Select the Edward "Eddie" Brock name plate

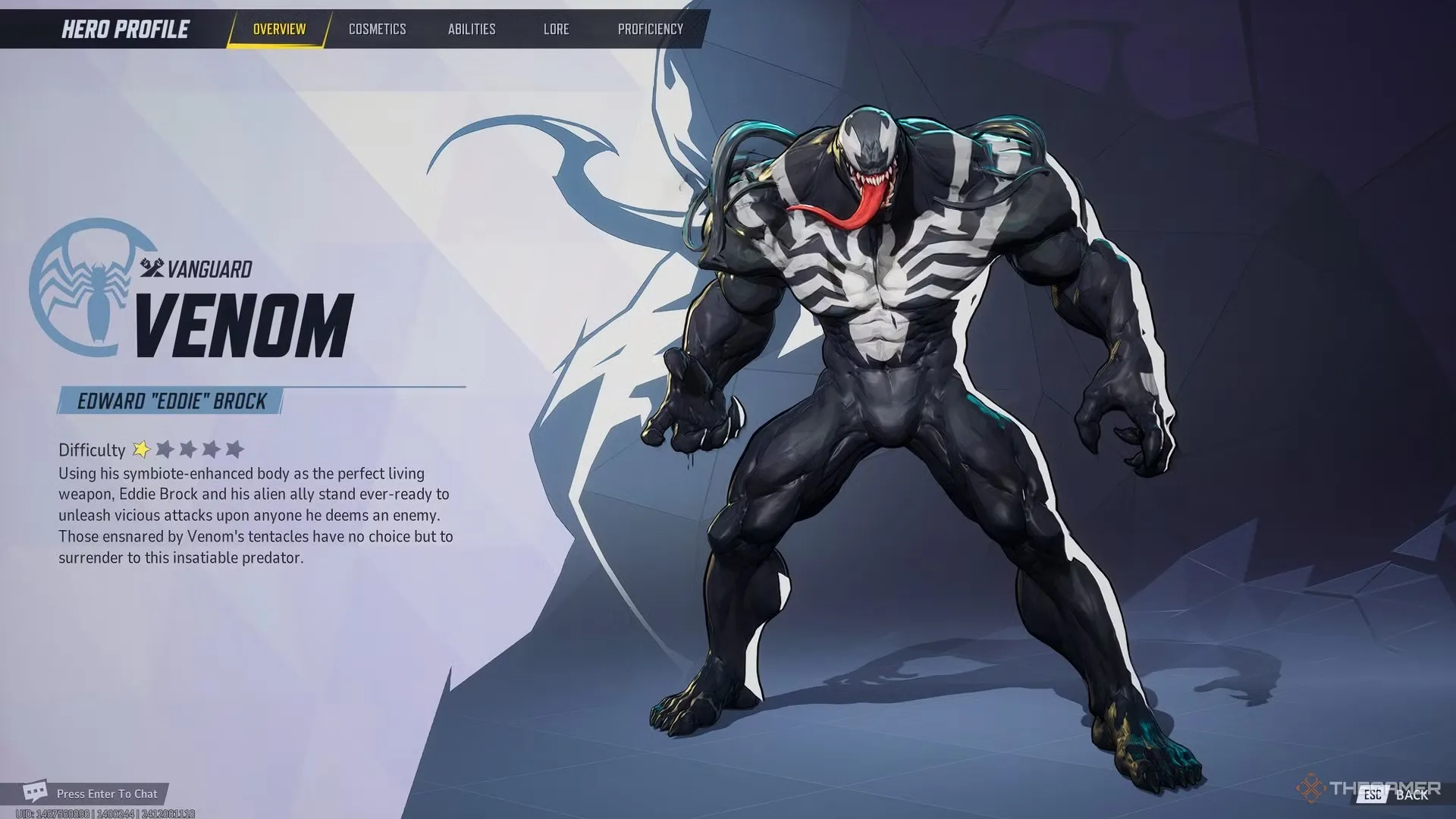tap(170, 402)
